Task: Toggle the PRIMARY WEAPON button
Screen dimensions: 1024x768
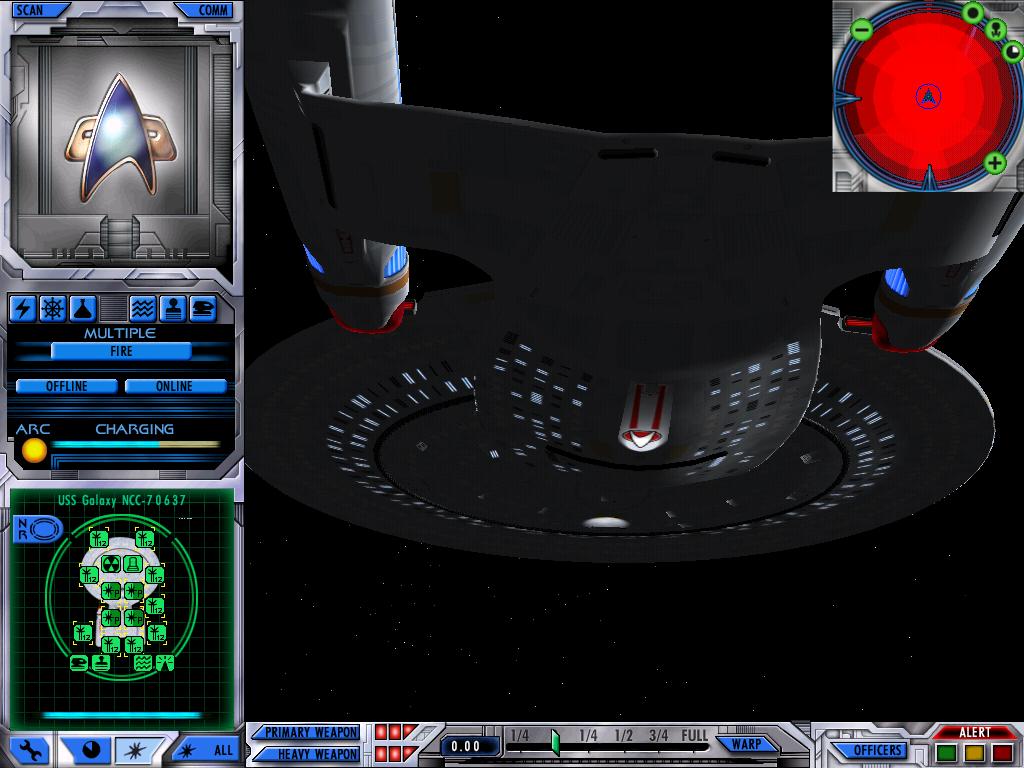Action: click(x=309, y=733)
